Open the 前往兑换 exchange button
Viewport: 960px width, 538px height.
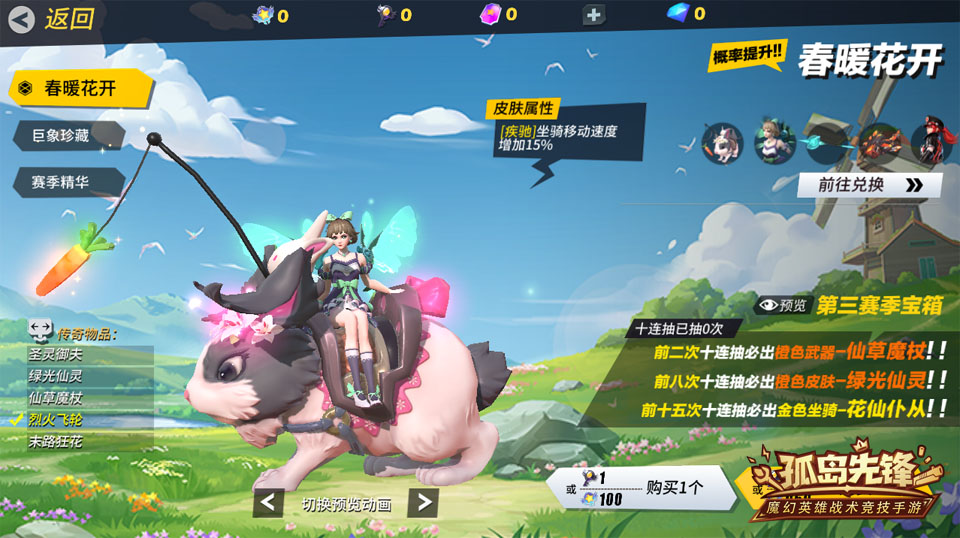pyautogui.click(x=869, y=185)
